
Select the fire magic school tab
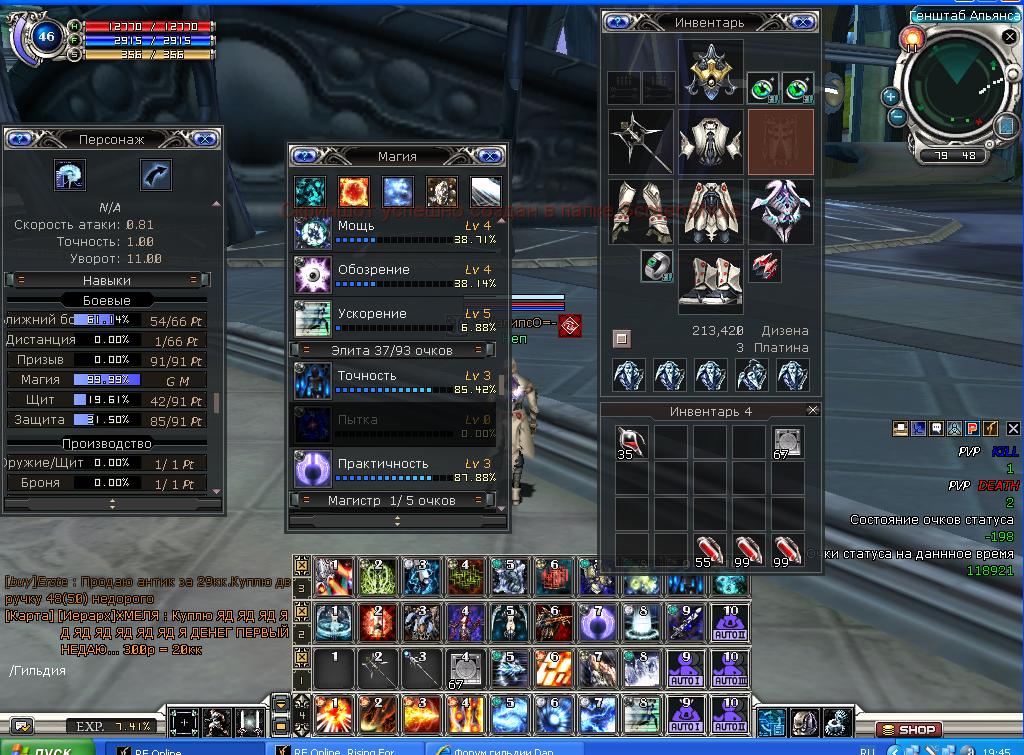pos(354,191)
